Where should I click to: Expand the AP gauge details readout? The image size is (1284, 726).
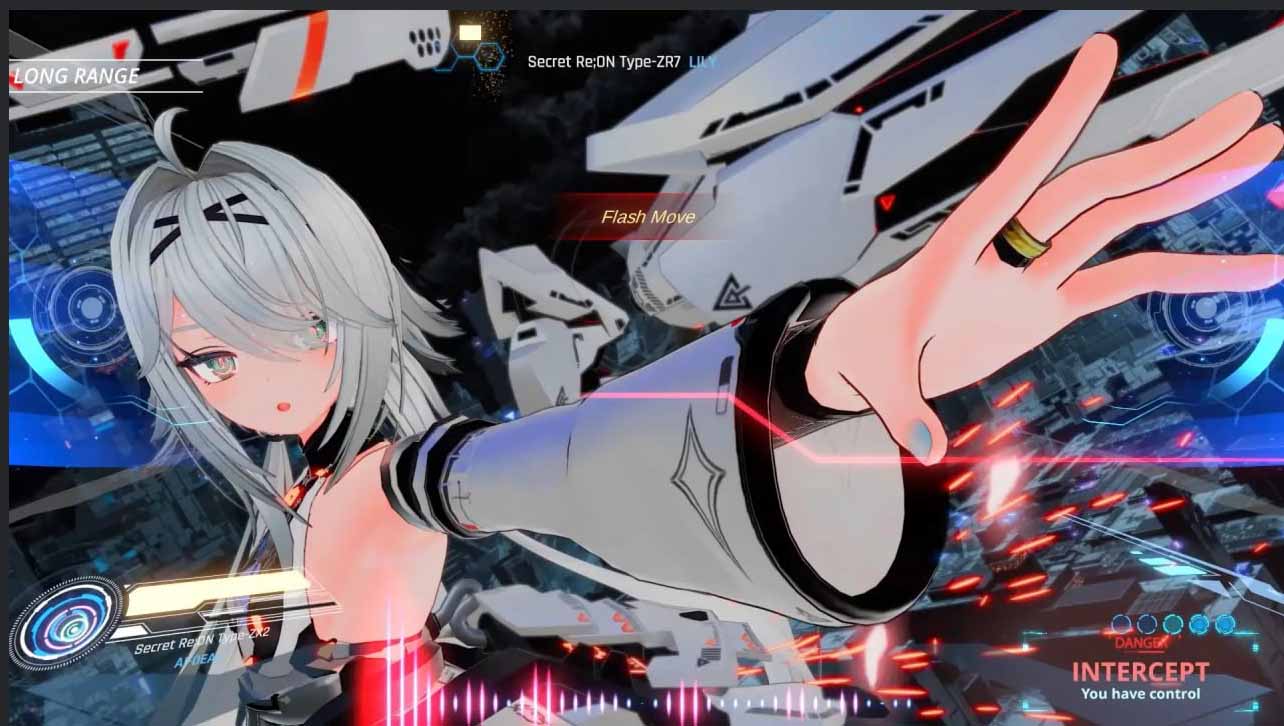pos(196,661)
